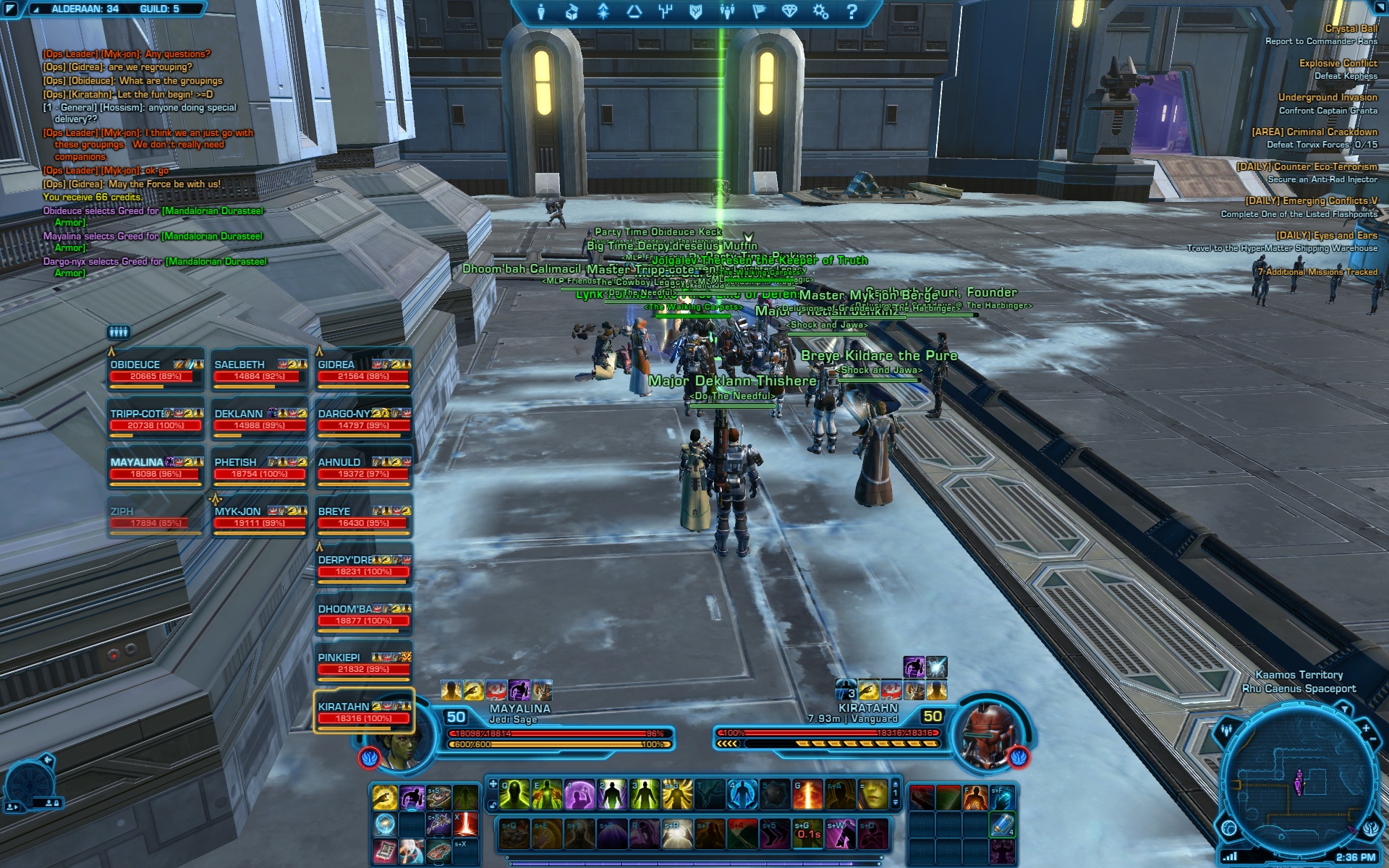Zoom in the minimap with plus button
1389x868 pixels.
(1365, 728)
